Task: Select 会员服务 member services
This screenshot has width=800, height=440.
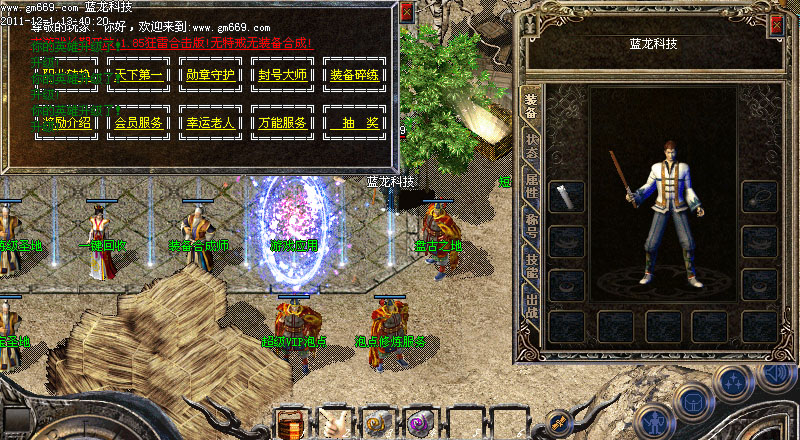Action: point(138,123)
